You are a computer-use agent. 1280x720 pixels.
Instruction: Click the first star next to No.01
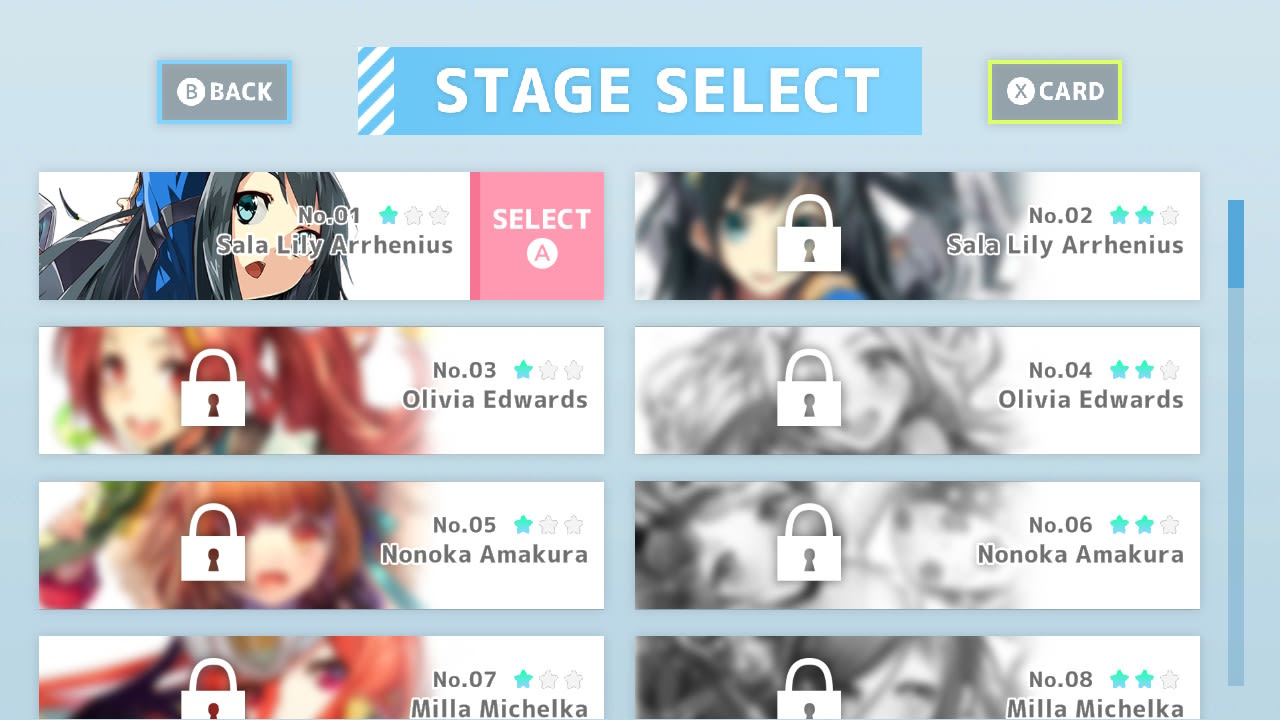[388, 216]
